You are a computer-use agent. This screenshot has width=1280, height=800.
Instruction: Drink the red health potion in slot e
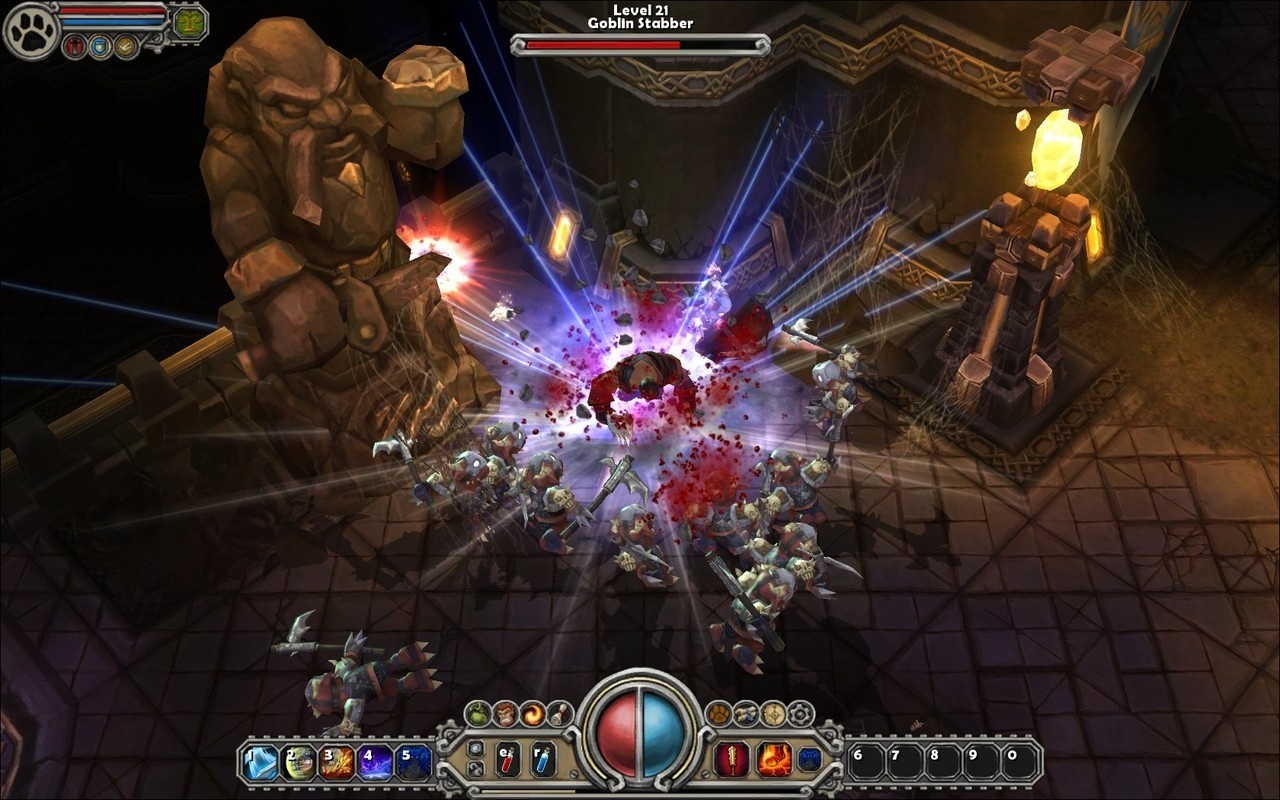point(507,759)
